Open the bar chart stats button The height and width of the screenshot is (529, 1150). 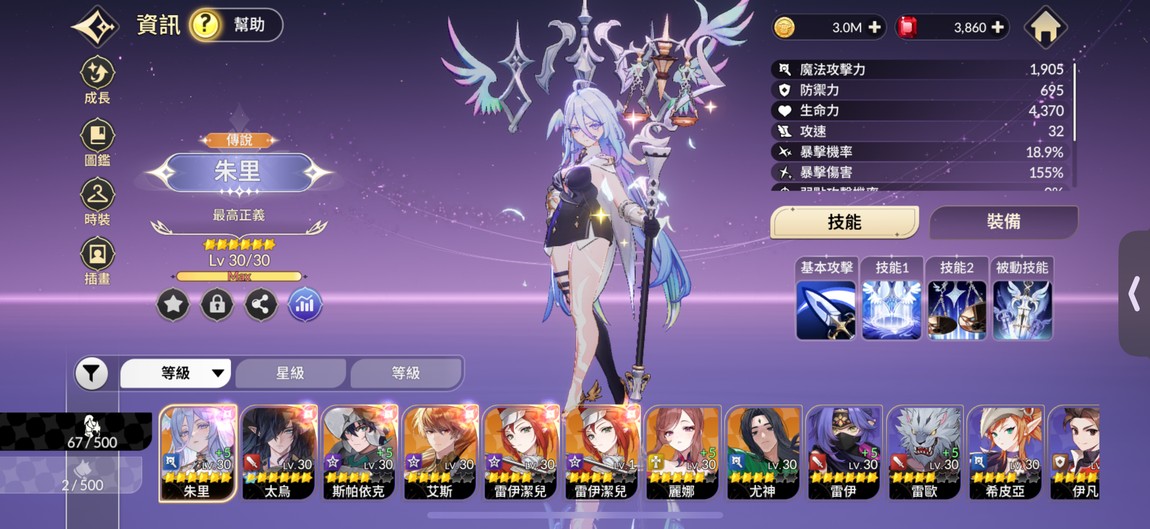[x=305, y=305]
